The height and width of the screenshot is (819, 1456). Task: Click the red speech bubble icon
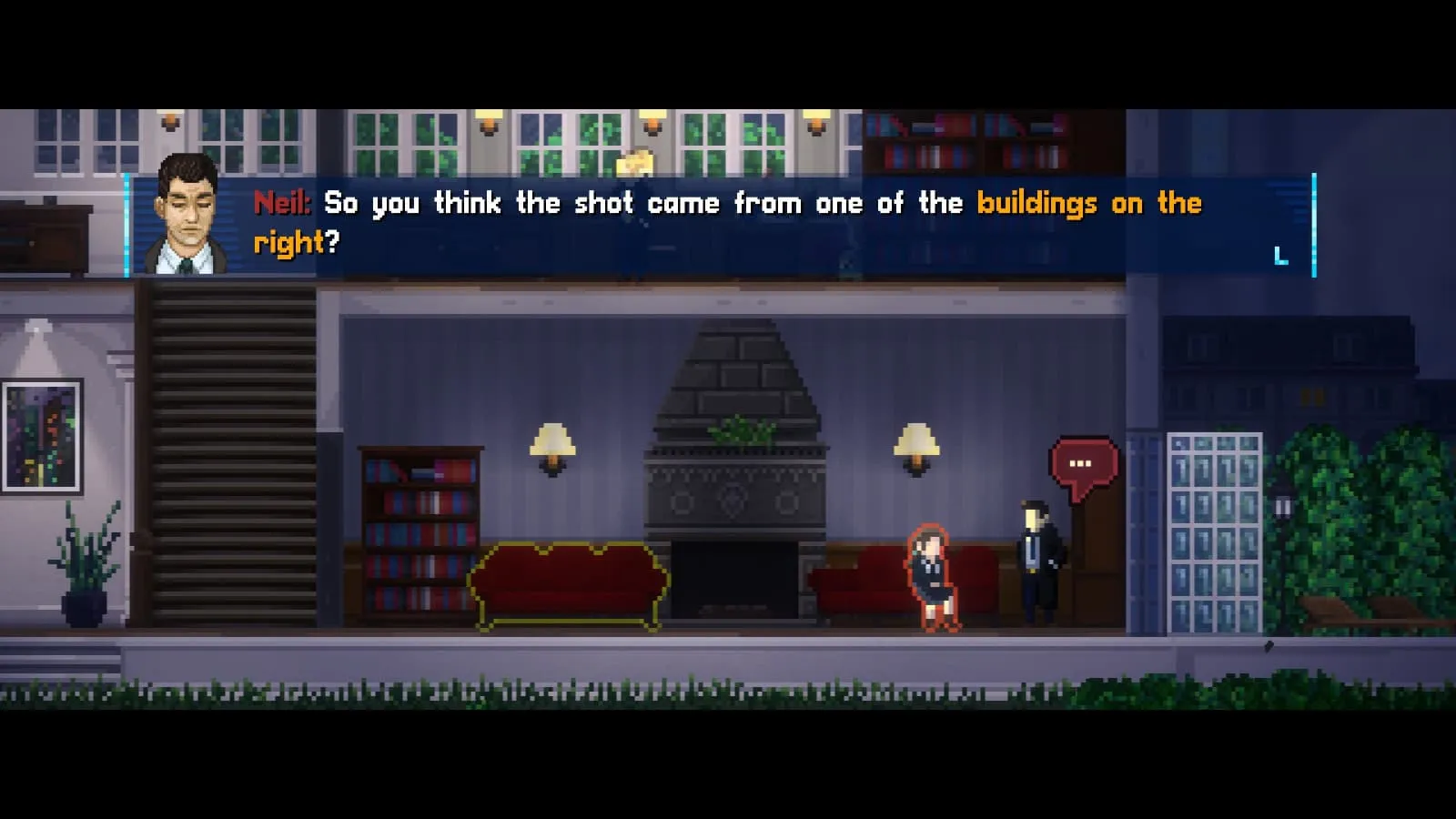[1083, 465]
